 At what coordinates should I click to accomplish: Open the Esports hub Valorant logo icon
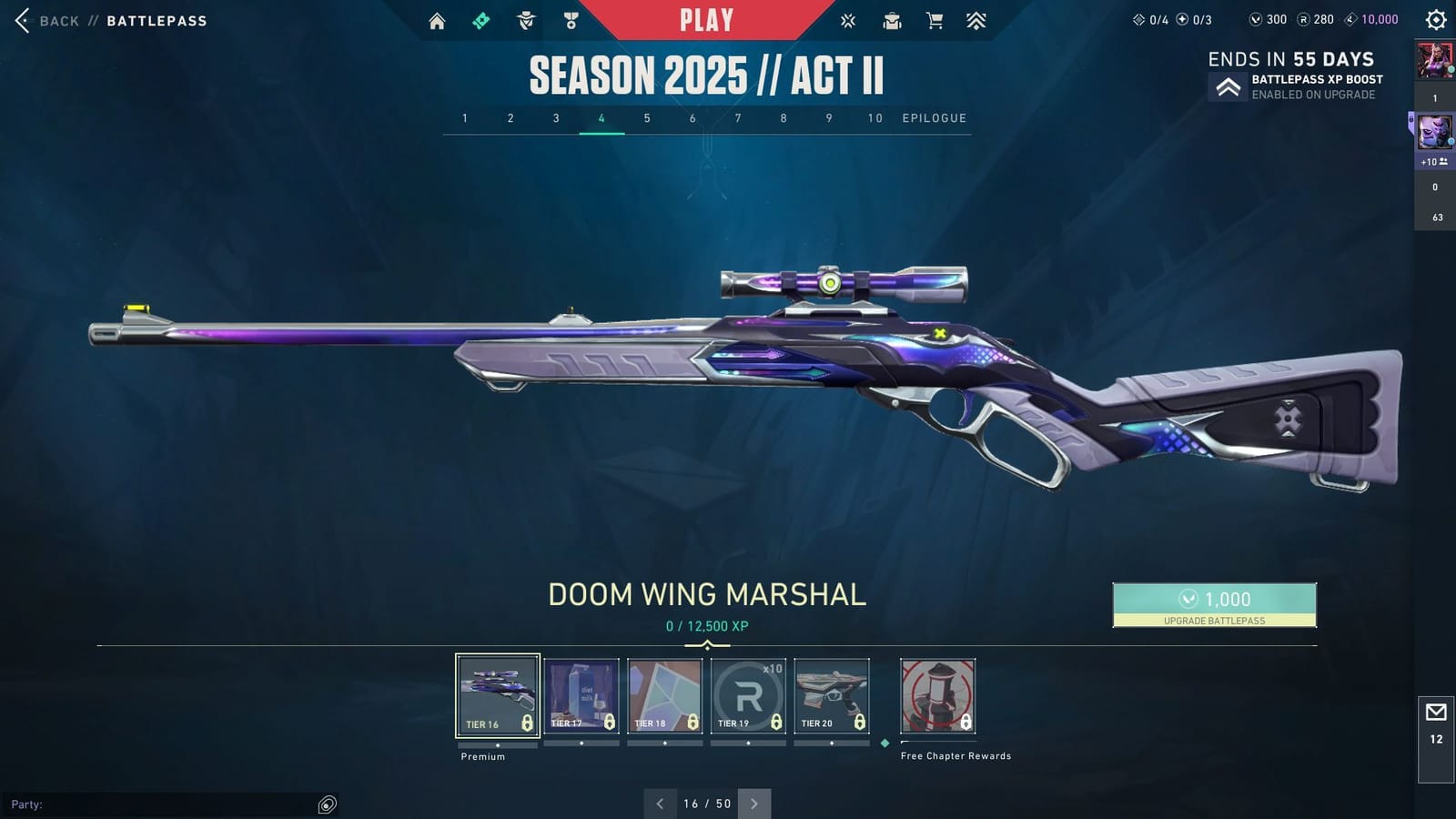pyautogui.click(x=847, y=19)
